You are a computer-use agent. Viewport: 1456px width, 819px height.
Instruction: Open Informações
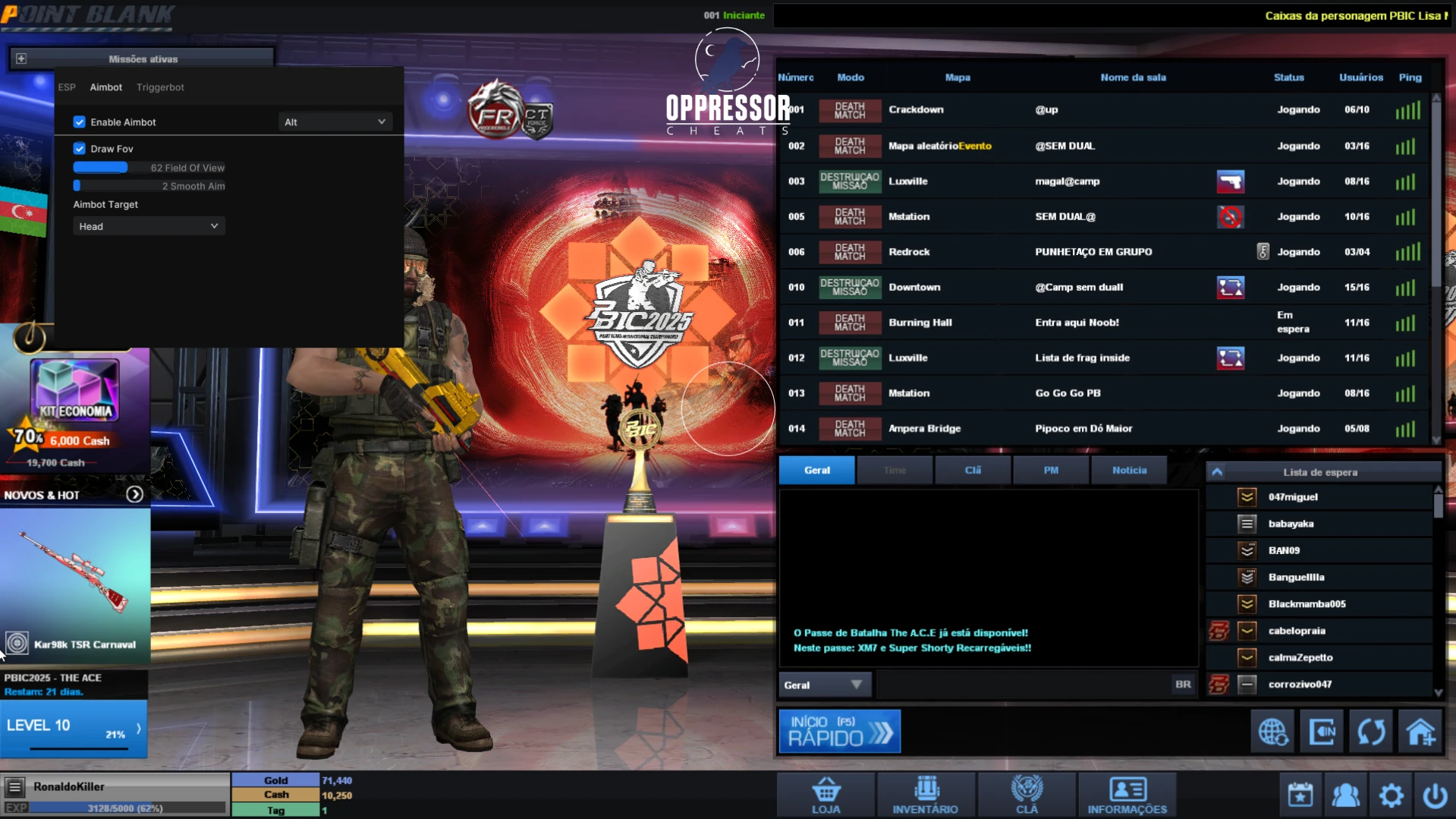1127,794
